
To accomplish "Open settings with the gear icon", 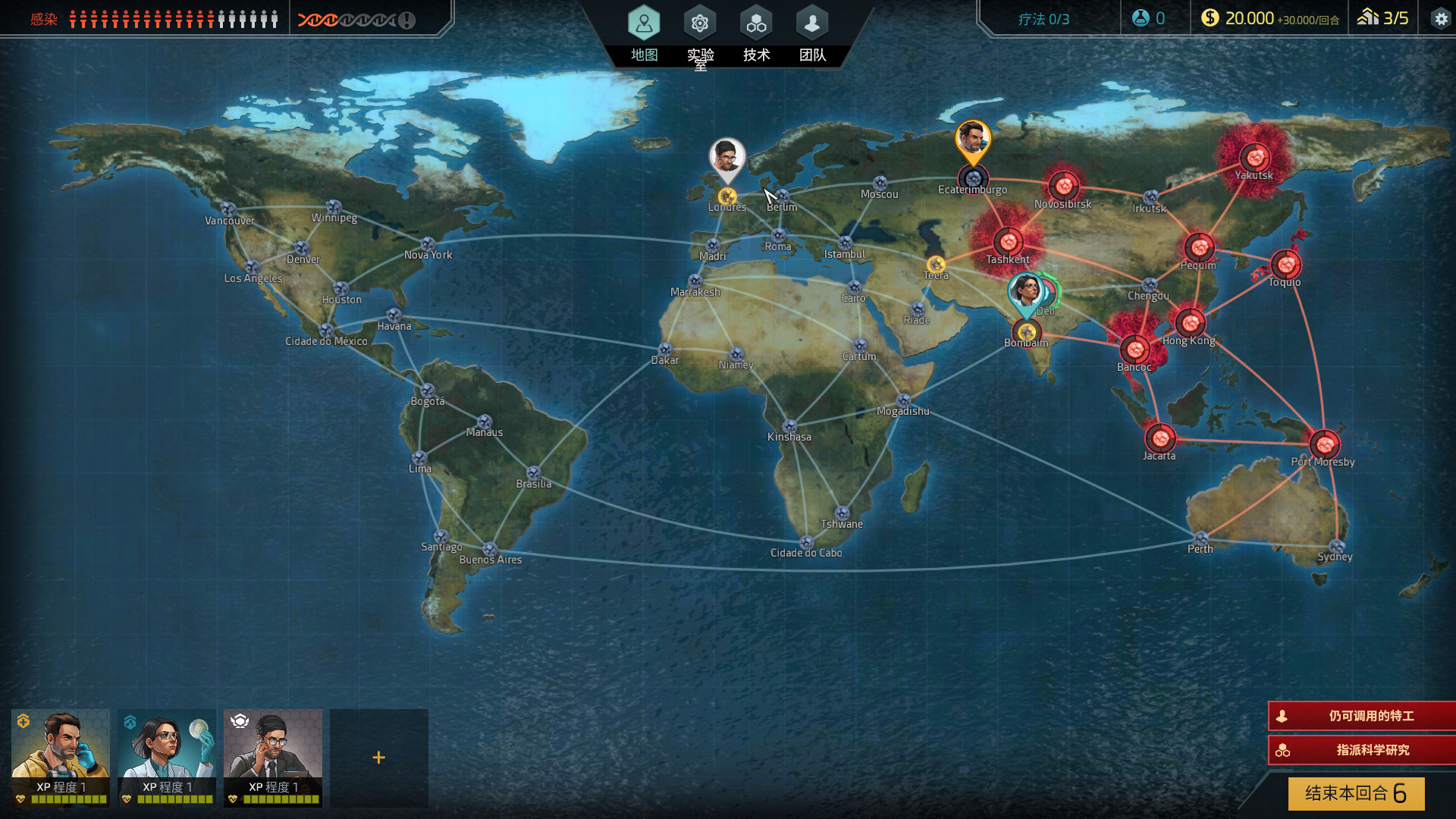I will coord(1440,19).
